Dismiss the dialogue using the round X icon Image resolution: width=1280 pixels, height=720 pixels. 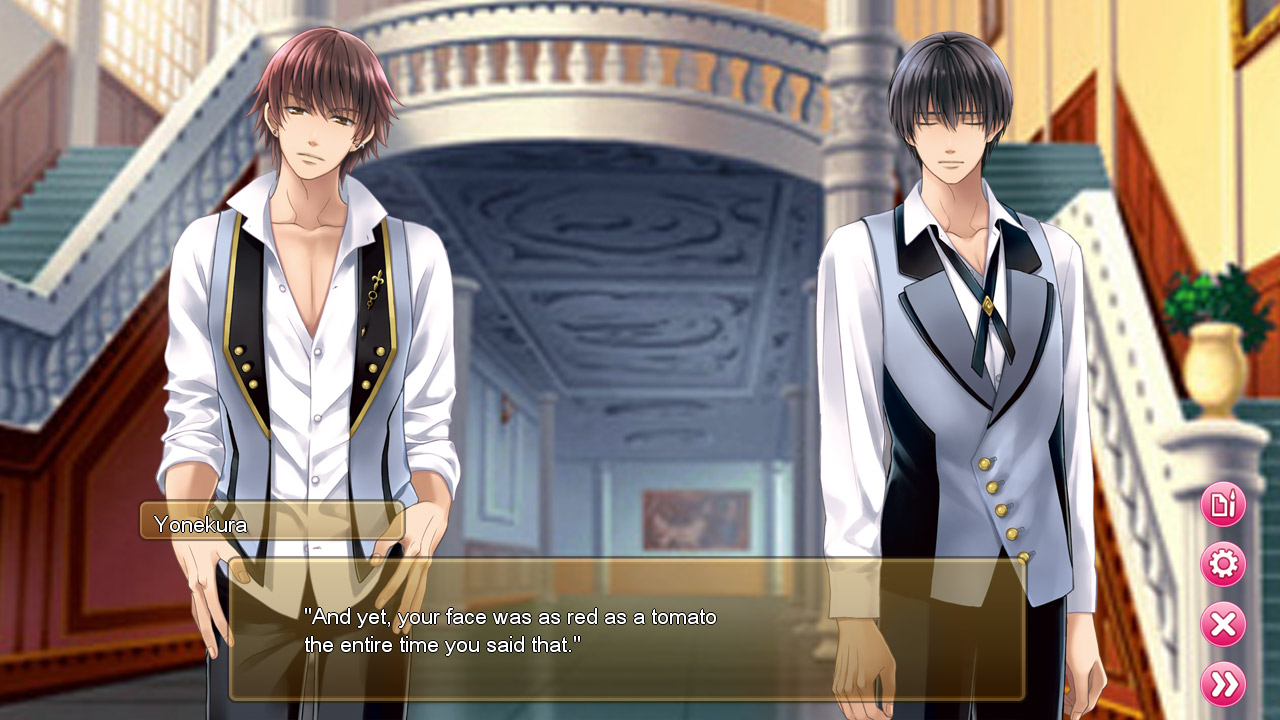tap(1222, 624)
